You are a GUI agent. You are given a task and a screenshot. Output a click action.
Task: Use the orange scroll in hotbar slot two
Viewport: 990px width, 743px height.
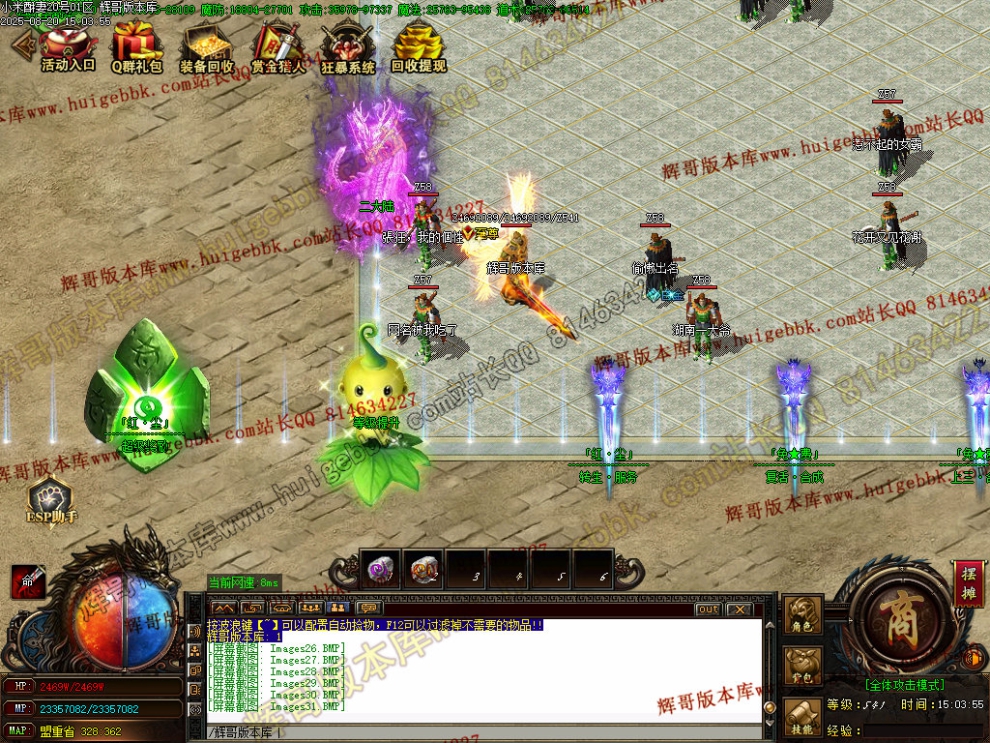coord(423,570)
